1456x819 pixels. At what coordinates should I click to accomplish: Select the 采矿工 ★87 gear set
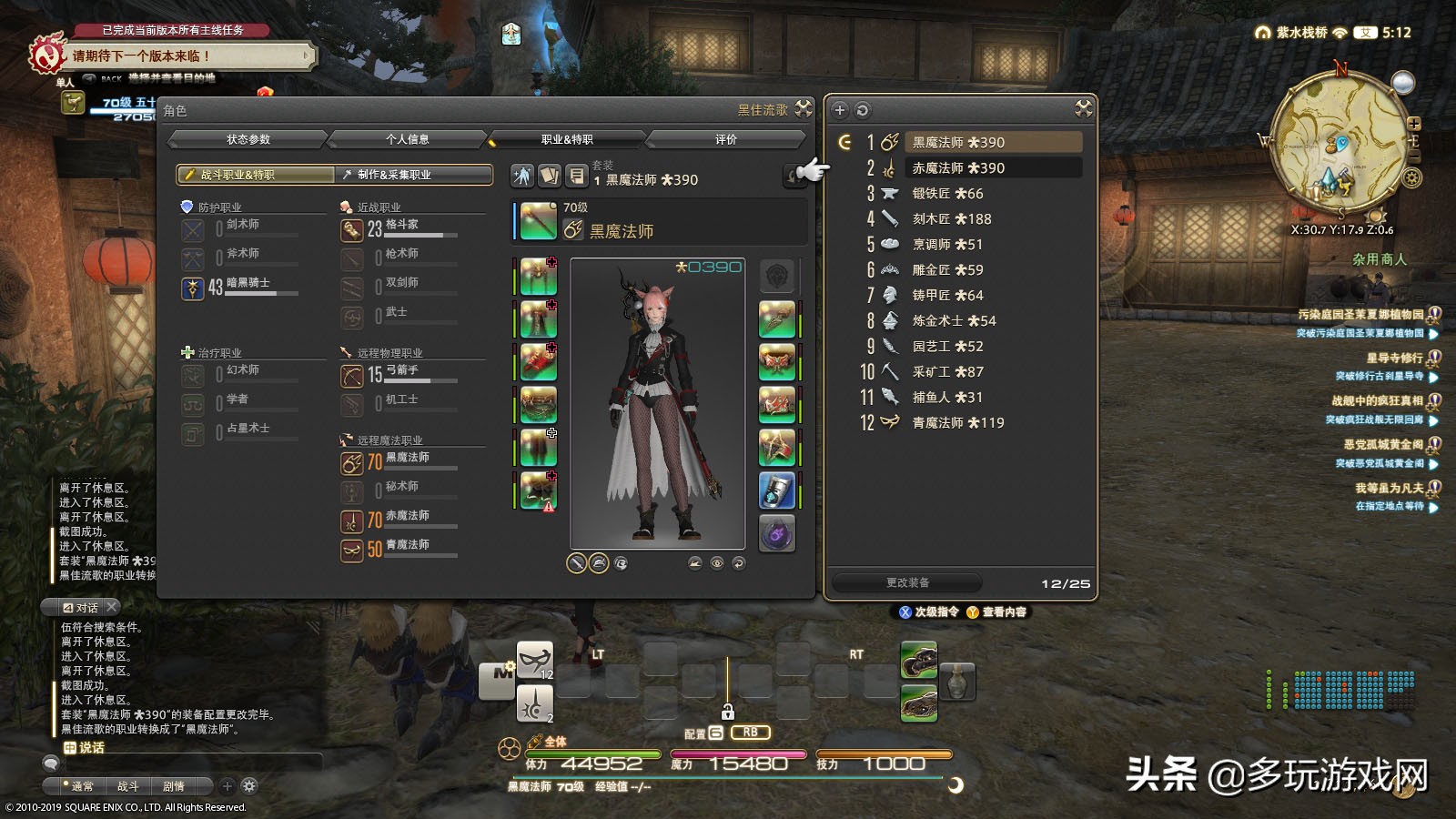pyautogui.click(x=947, y=372)
